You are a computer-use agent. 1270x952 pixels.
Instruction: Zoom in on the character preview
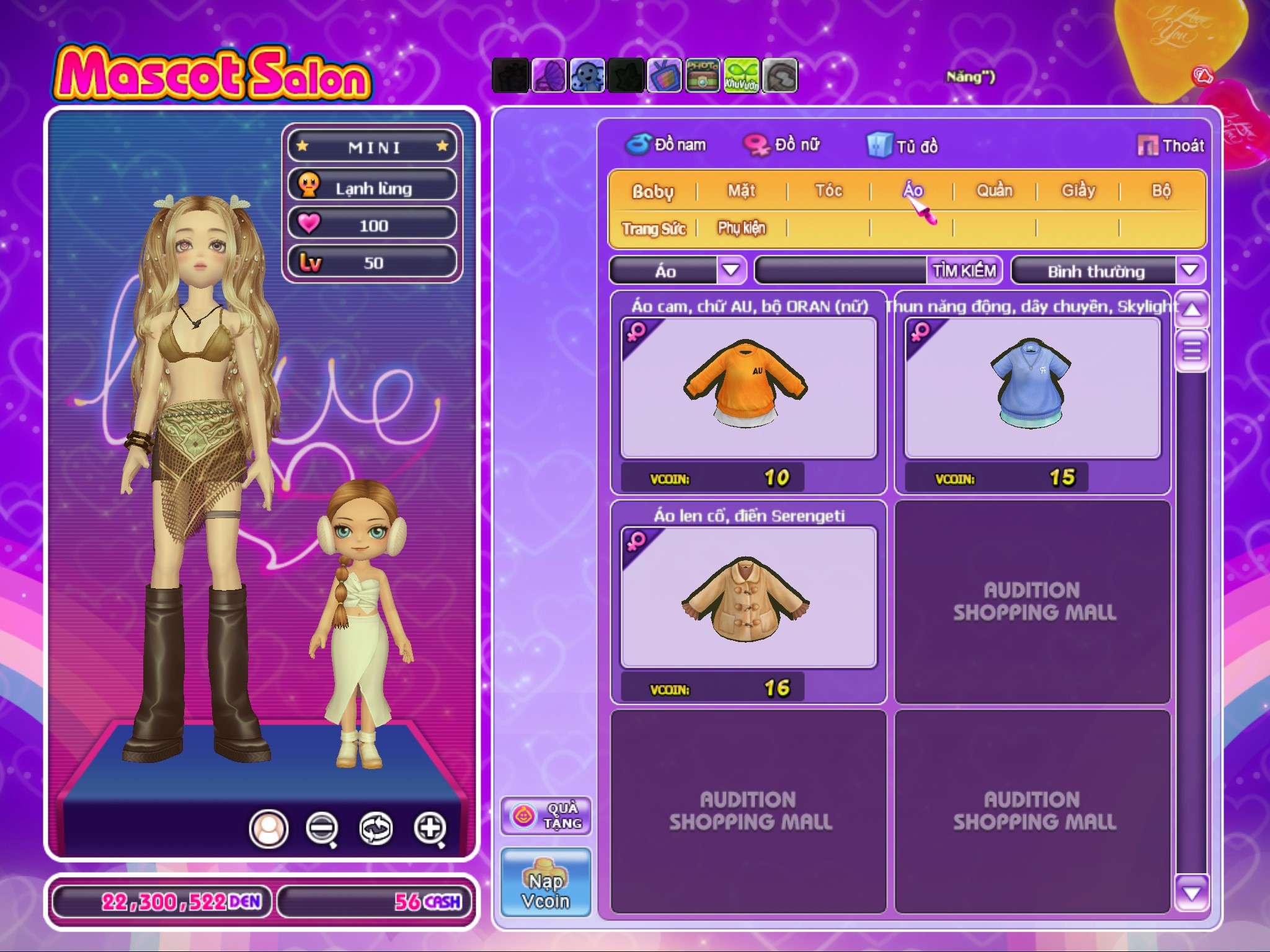430,828
